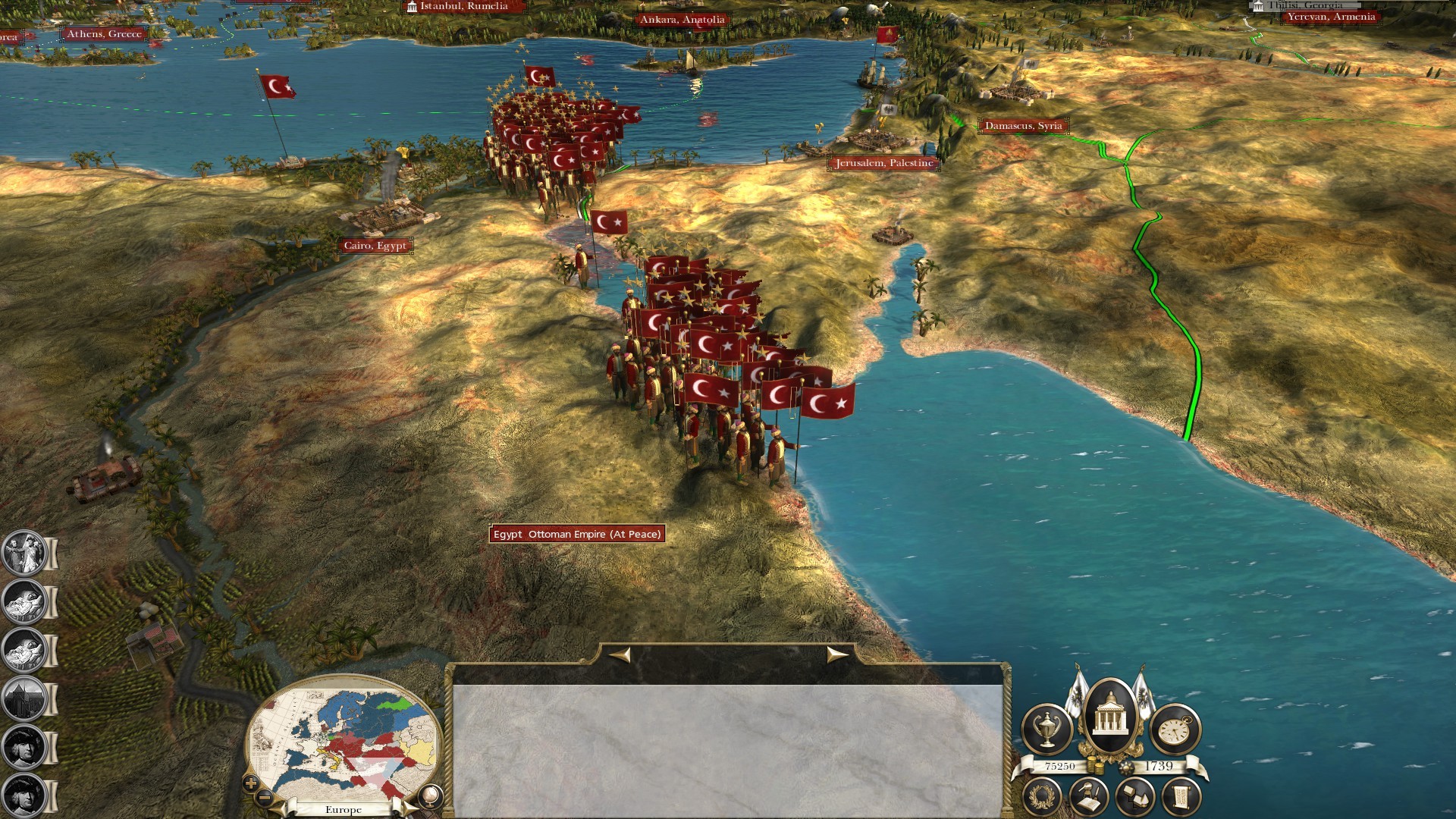Open the cathedral building notification
Viewport: 1456px width, 819px height.
(24, 698)
